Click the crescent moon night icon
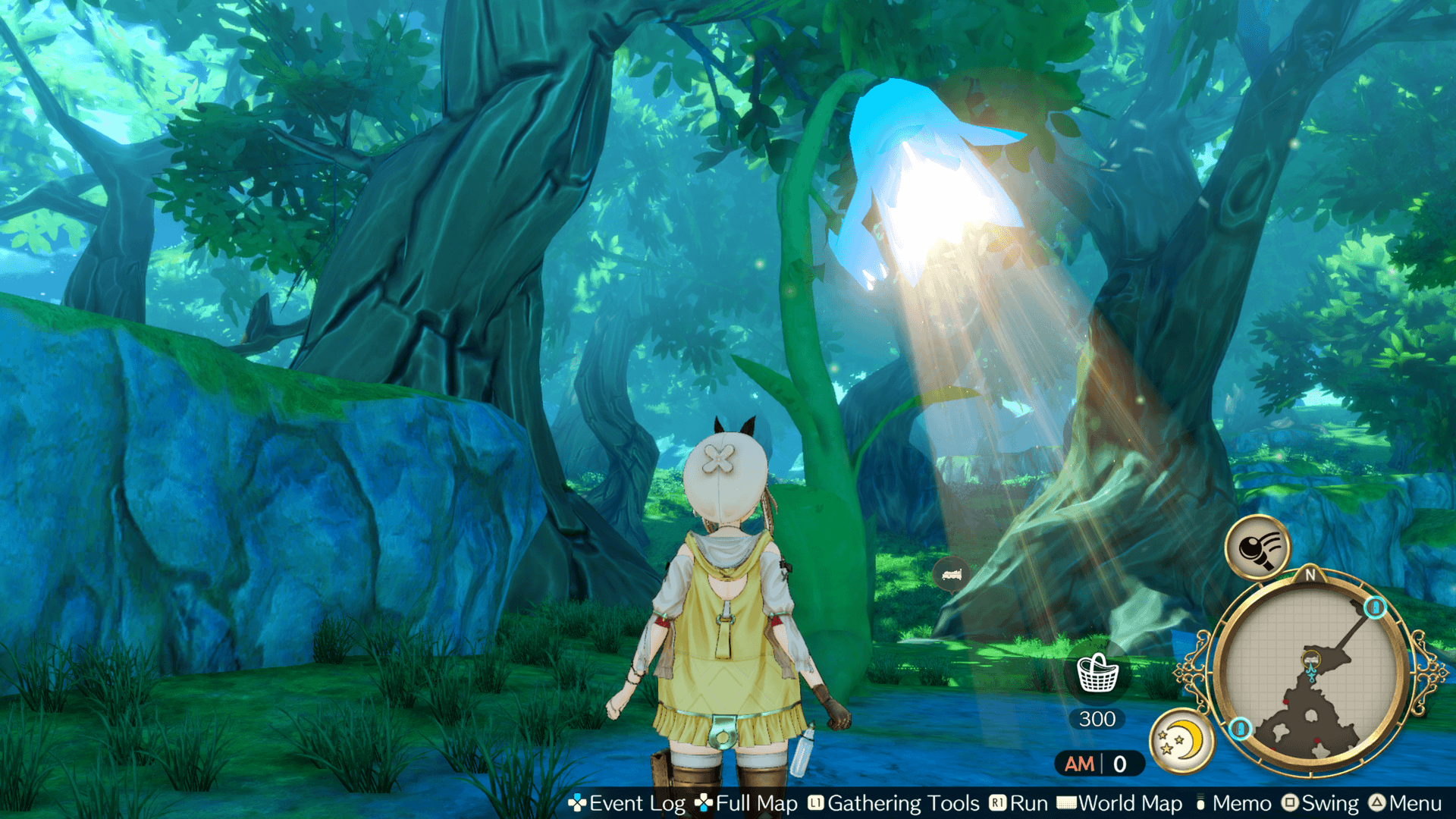1456x819 pixels. 1181,739
